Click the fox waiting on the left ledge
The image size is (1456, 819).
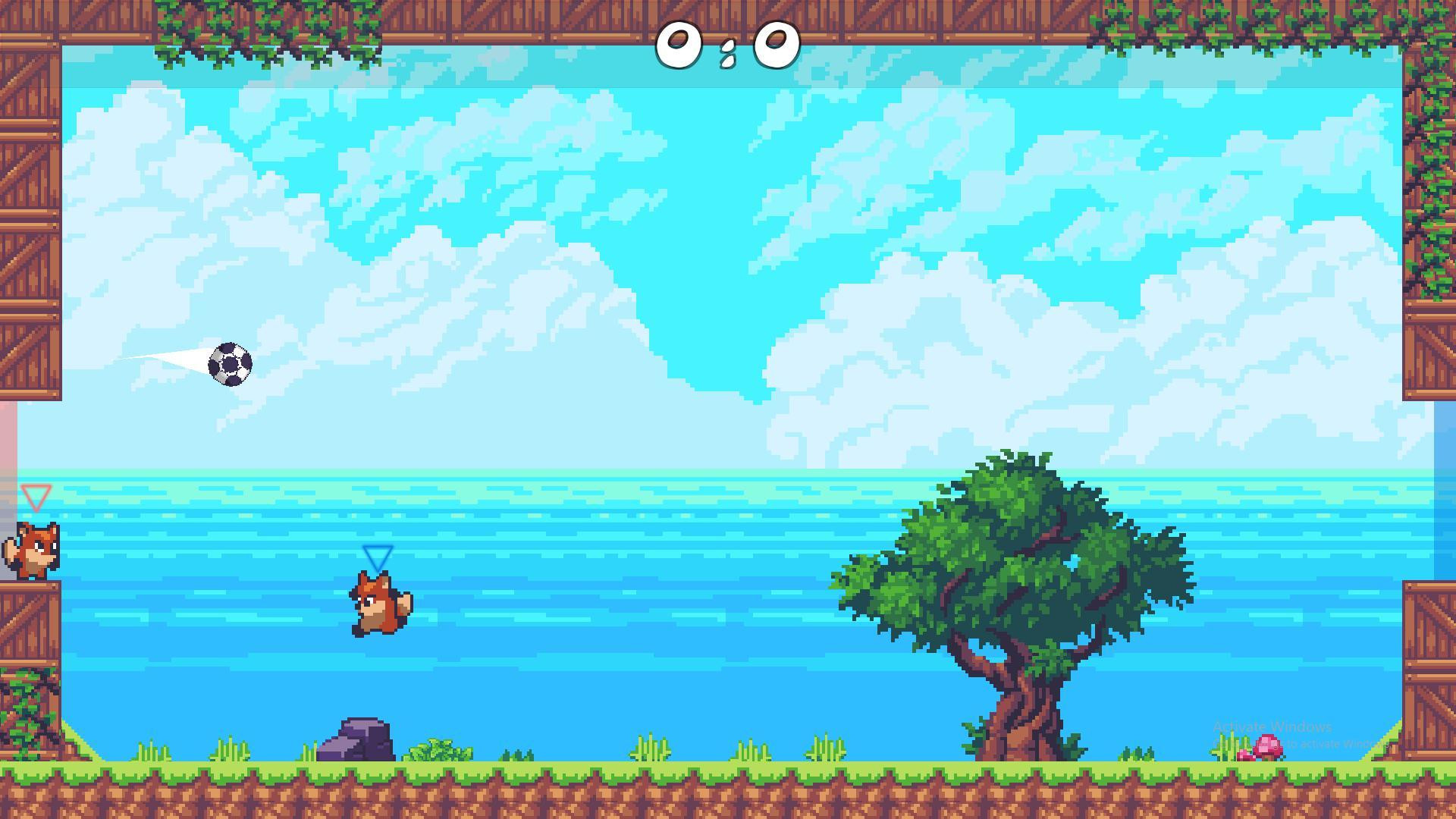click(34, 550)
